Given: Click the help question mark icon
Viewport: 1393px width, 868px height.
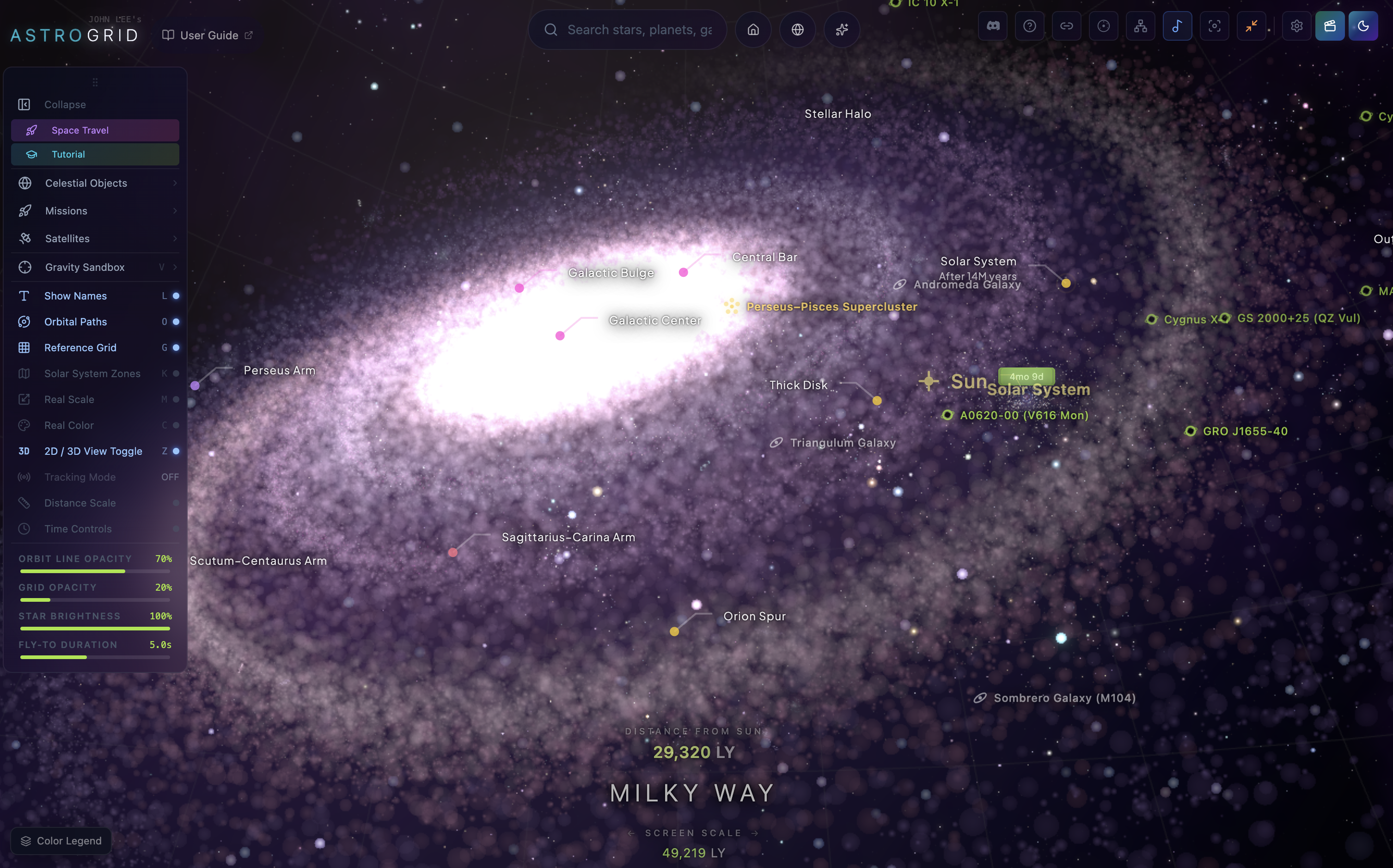Looking at the screenshot, I should coord(1029,26).
